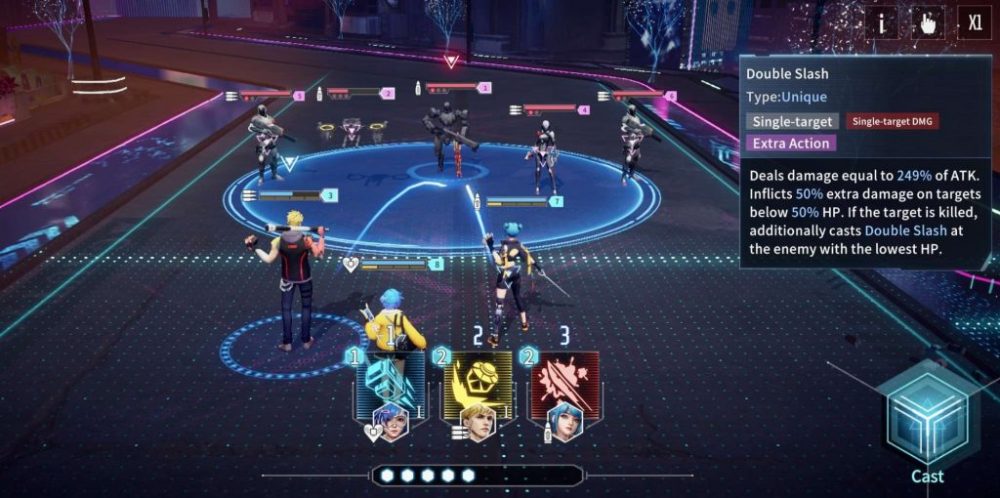Select the blue cube skill card

coord(390,386)
